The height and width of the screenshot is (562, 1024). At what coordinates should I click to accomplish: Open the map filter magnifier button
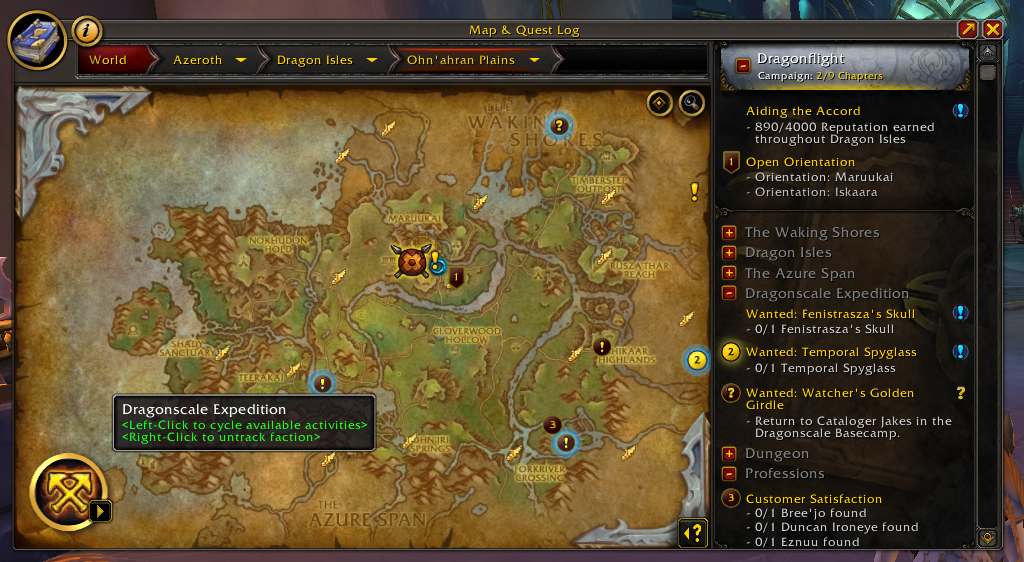point(691,103)
